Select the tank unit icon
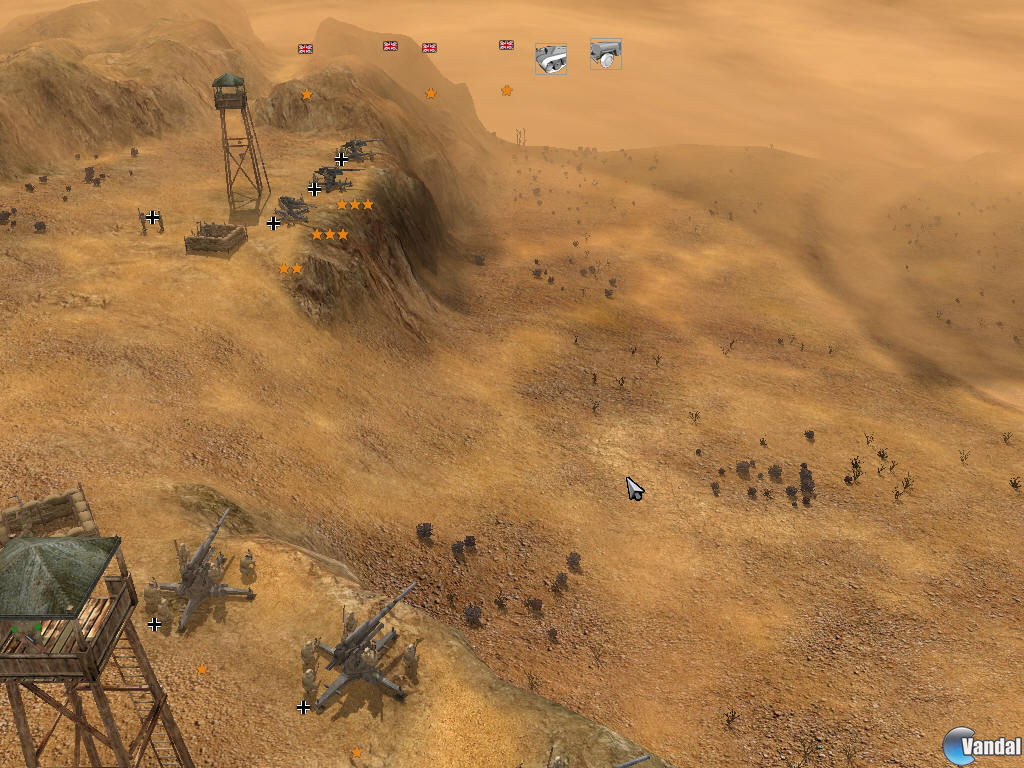1024x768 pixels. [550, 59]
